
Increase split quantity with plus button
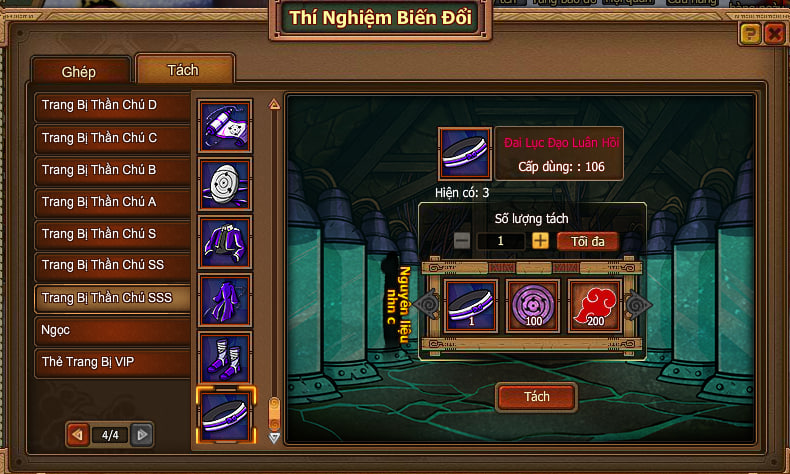(540, 241)
